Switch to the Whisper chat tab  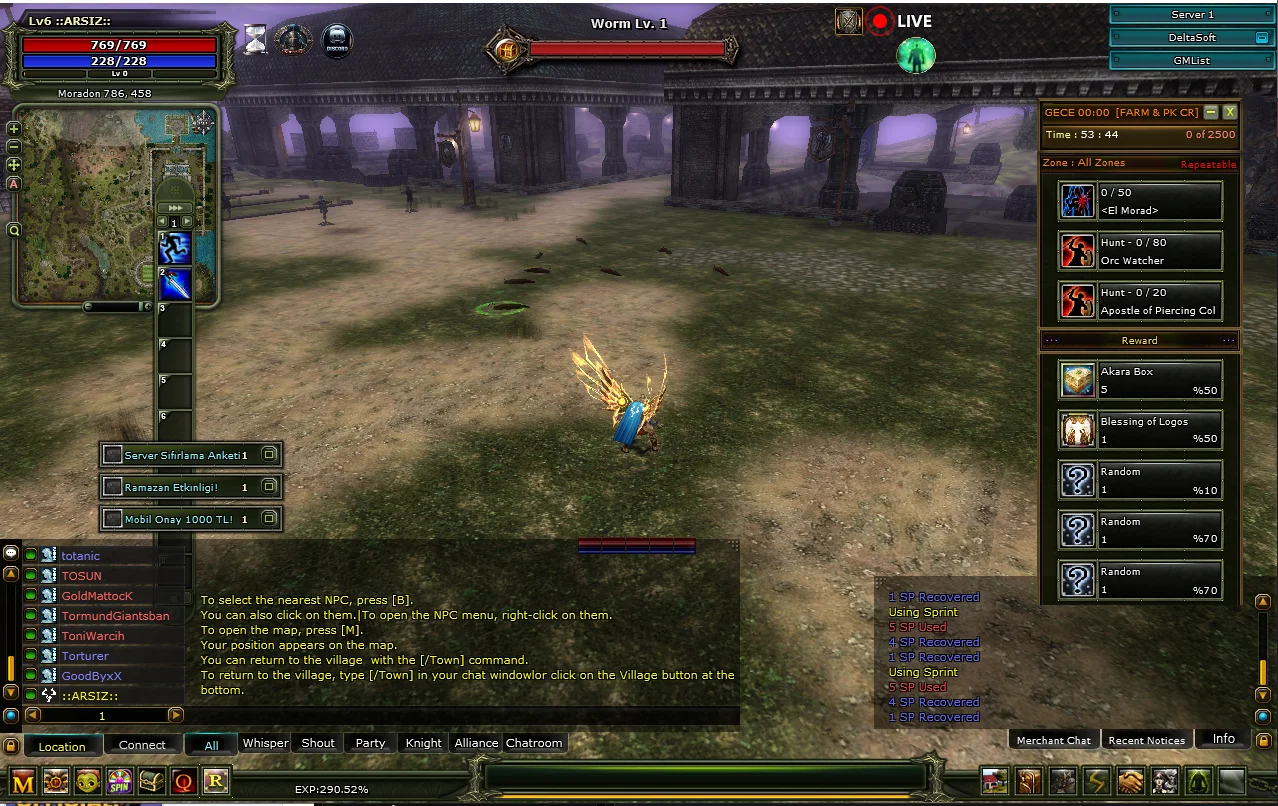tap(265, 743)
